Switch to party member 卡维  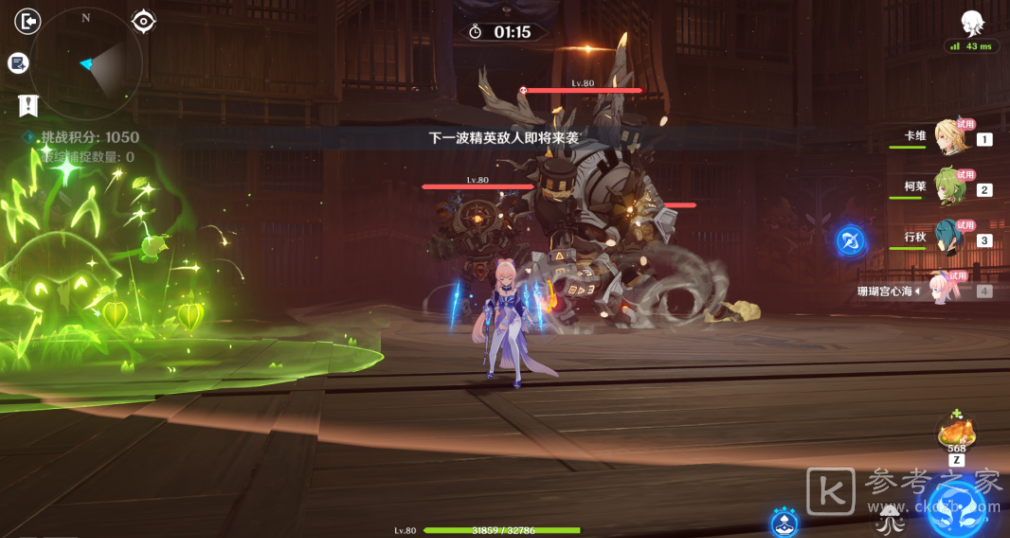click(x=950, y=138)
